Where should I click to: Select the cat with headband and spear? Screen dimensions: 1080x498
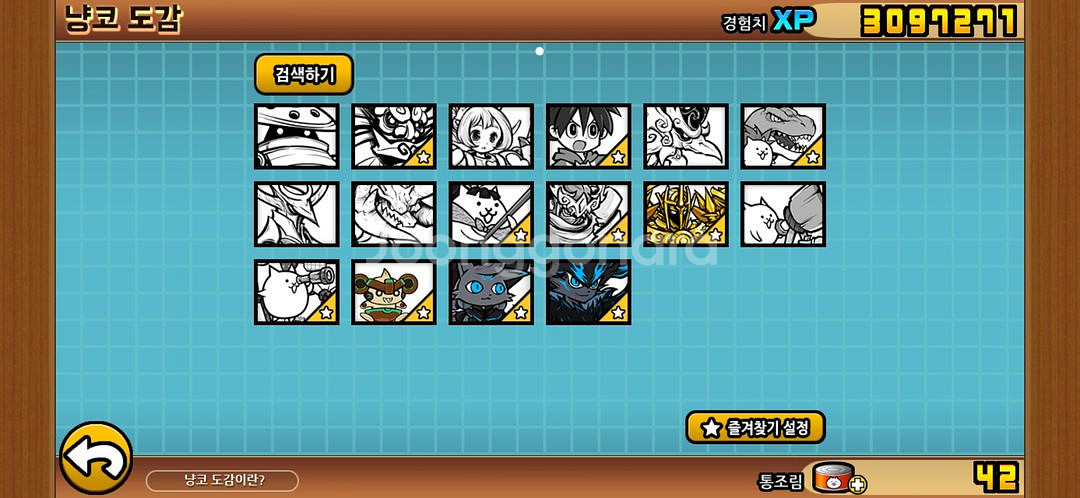[x=491, y=214]
